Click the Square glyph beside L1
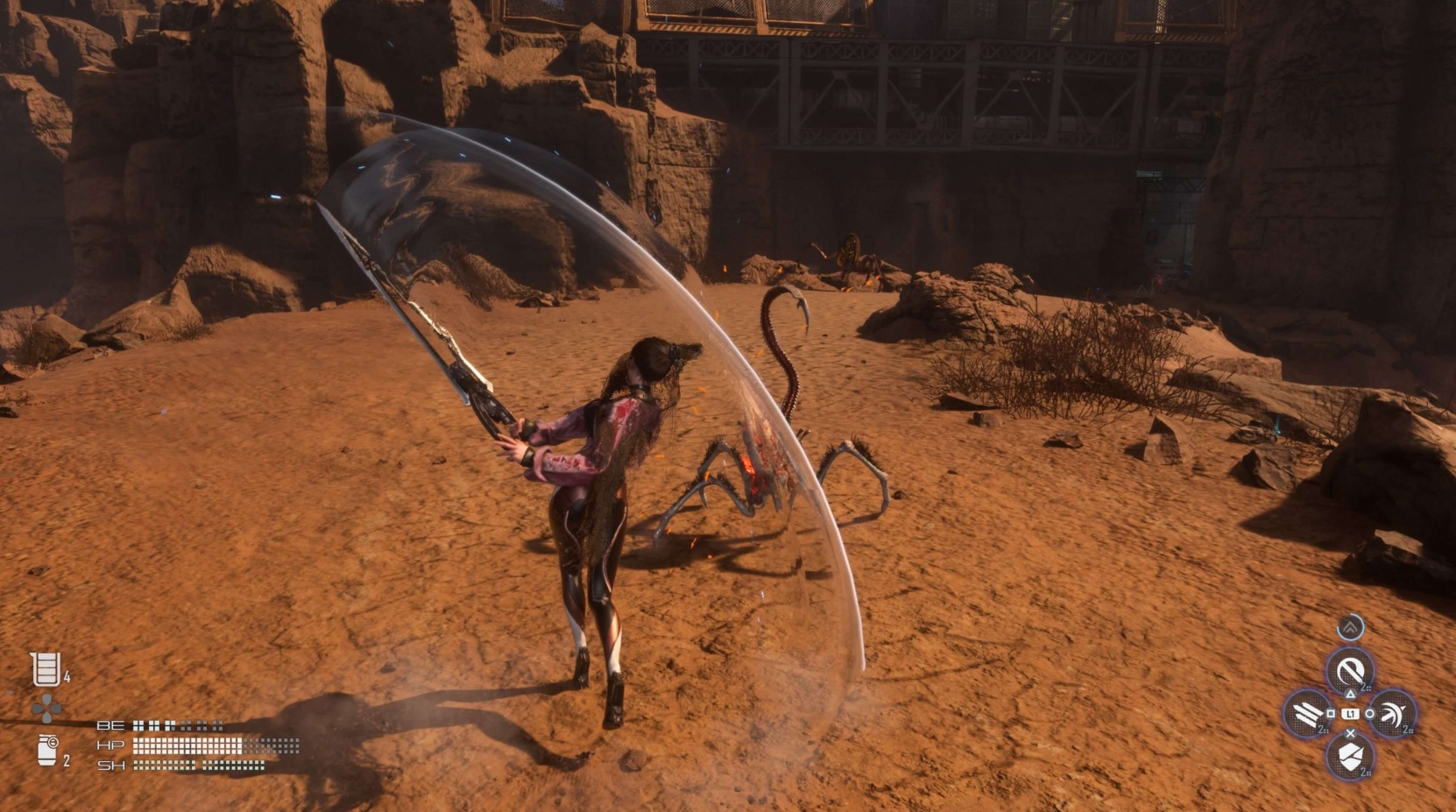This screenshot has height=812, width=1456. [x=1330, y=714]
